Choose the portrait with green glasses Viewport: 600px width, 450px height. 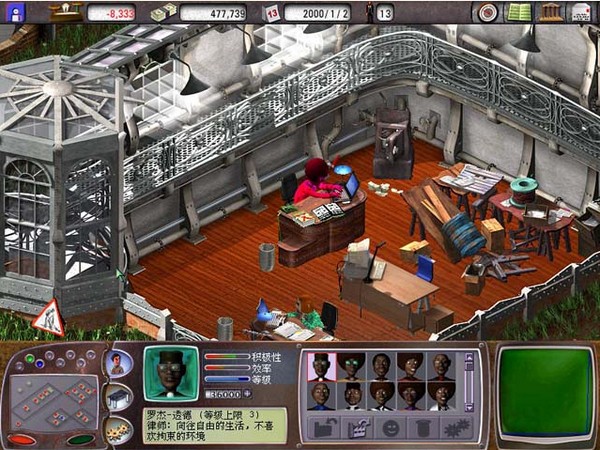[350, 365]
